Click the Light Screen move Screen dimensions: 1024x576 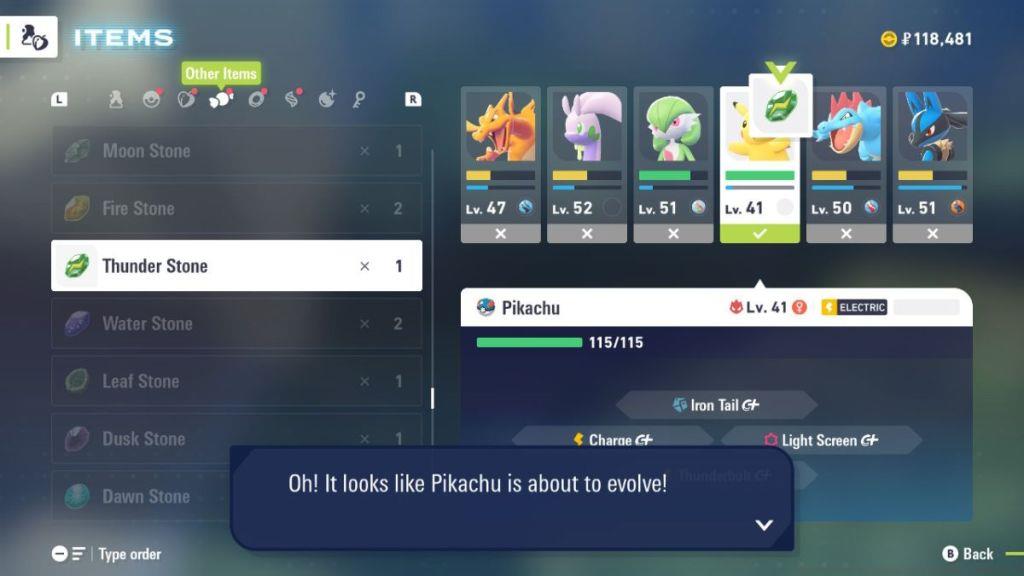[820, 440]
